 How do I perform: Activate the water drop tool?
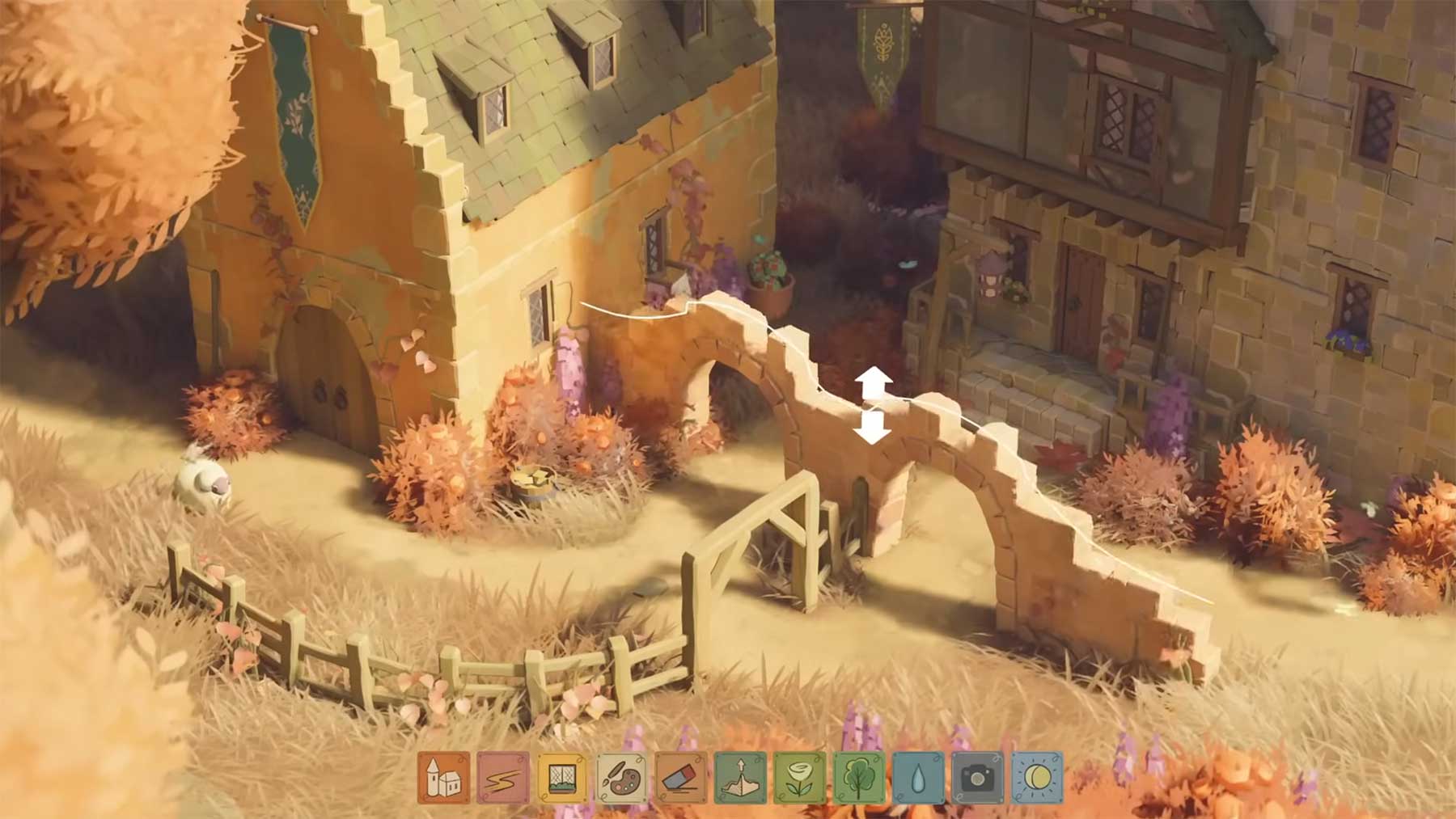[918, 778]
